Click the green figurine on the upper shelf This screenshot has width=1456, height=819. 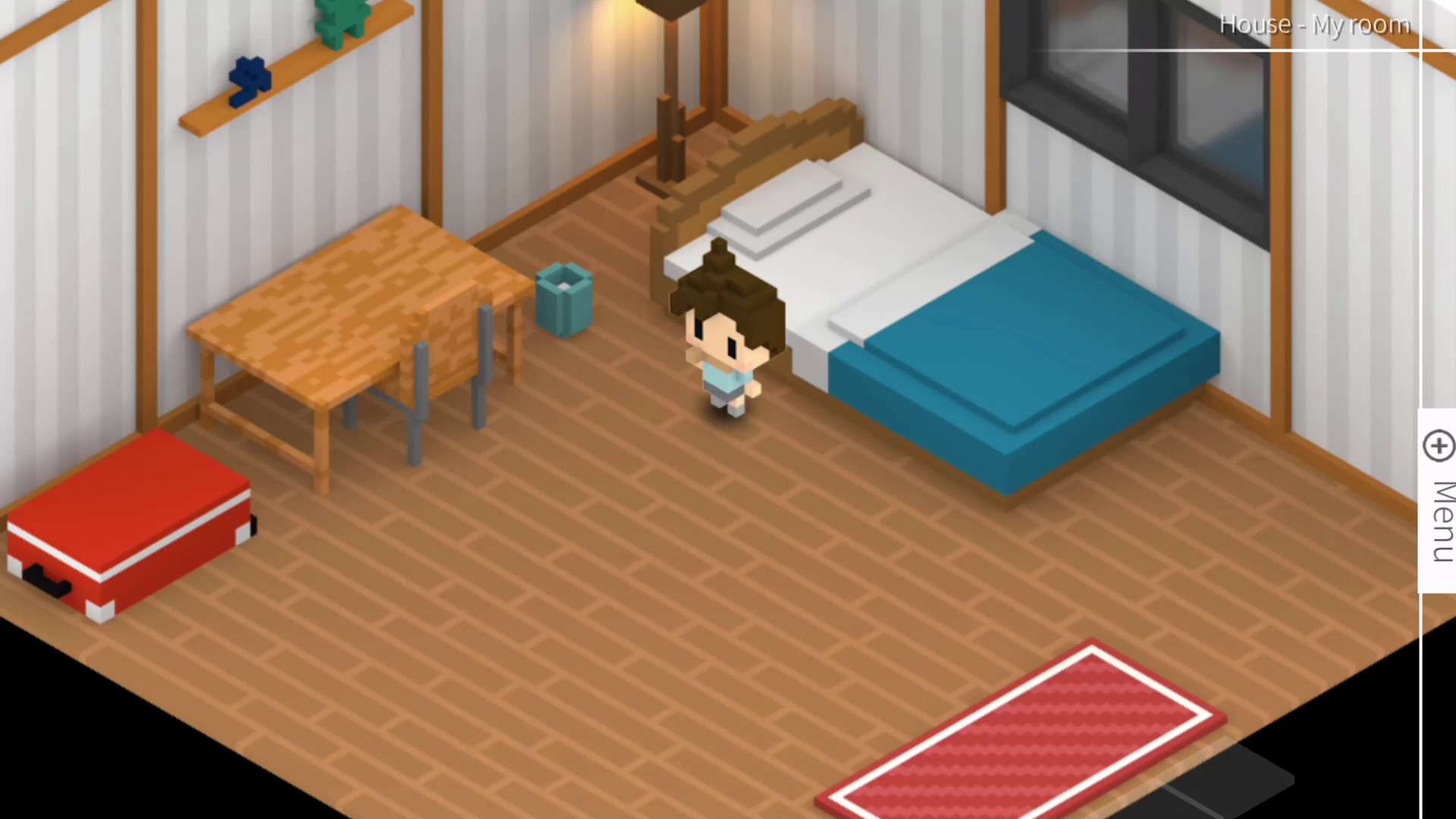pos(341,19)
